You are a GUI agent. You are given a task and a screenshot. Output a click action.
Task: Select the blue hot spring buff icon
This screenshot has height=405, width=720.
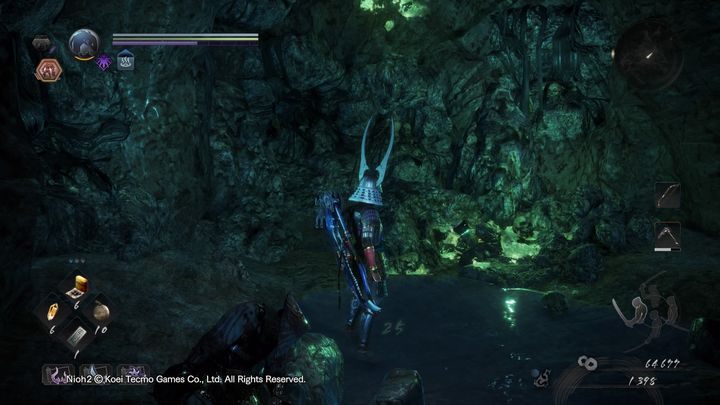point(126,61)
